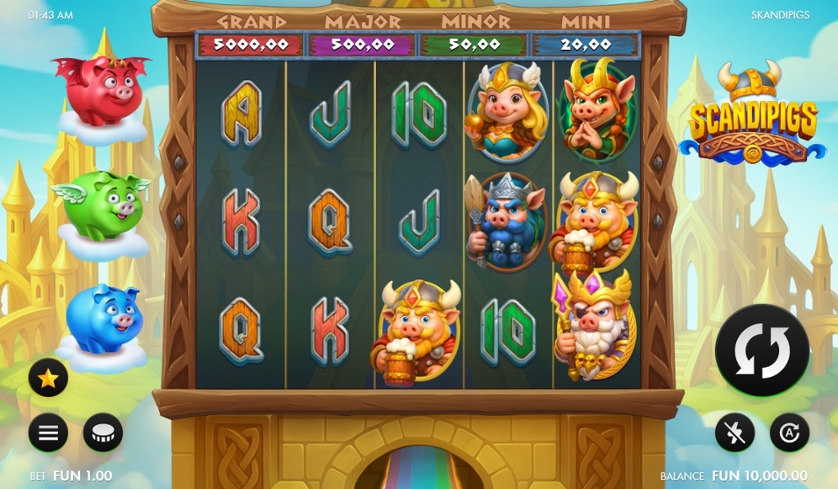838x489 pixels.
Task: Click the gold star feature button
Action: pyautogui.click(x=48, y=378)
